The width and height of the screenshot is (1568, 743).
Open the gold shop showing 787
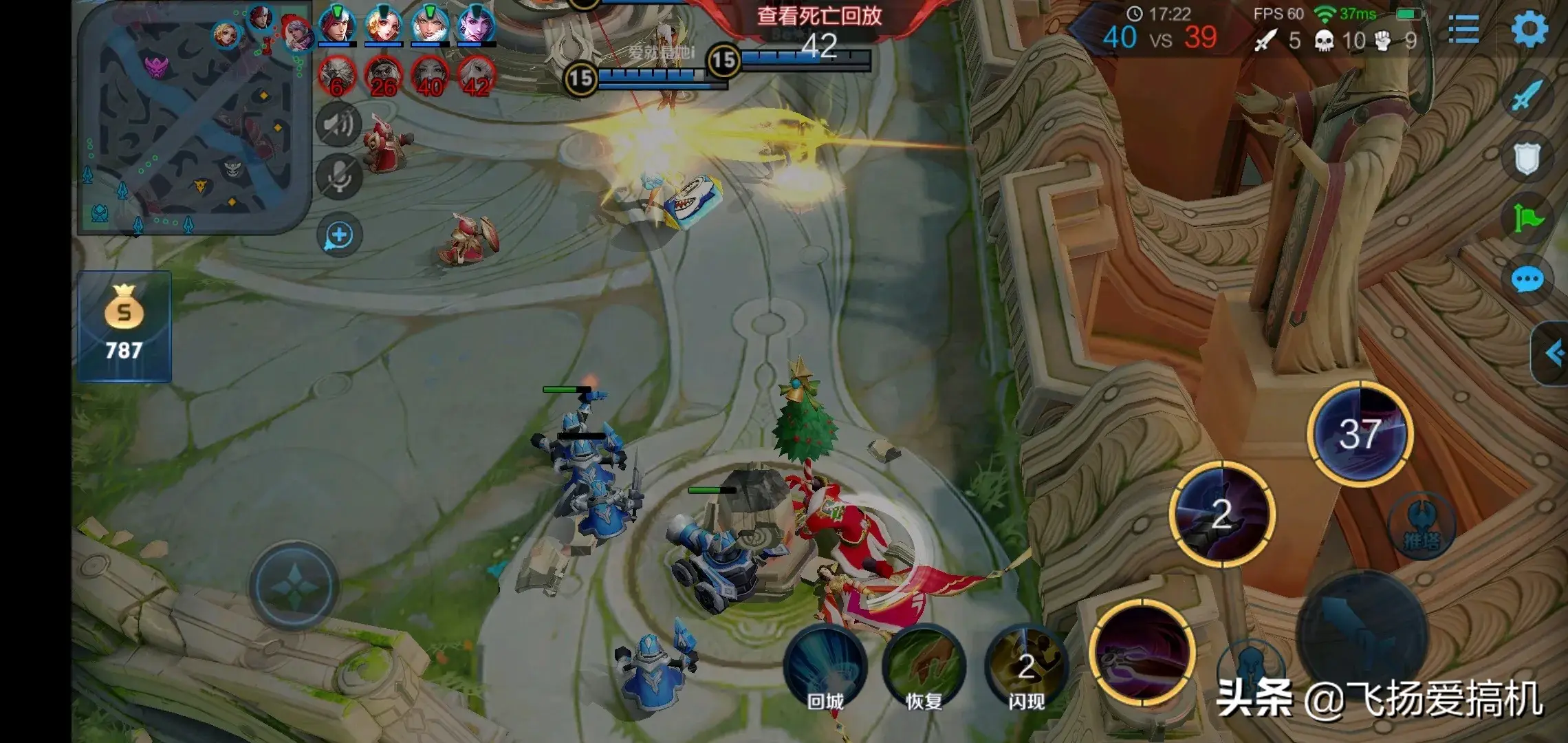click(124, 326)
